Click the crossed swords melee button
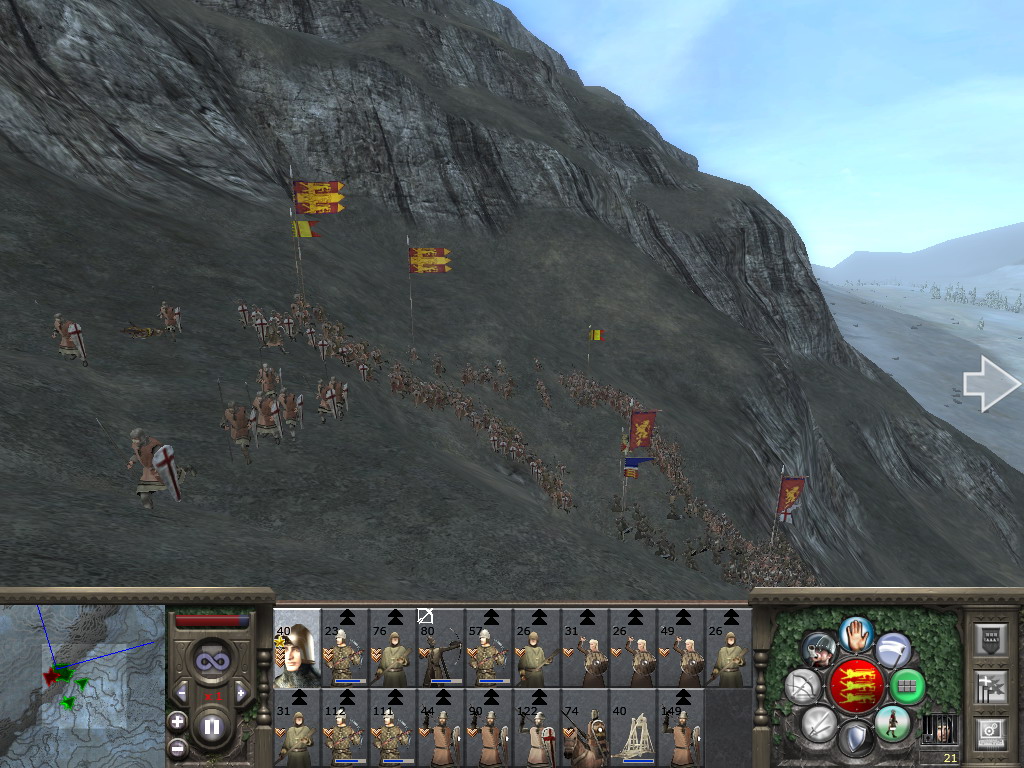This screenshot has height=768, width=1024. click(819, 723)
